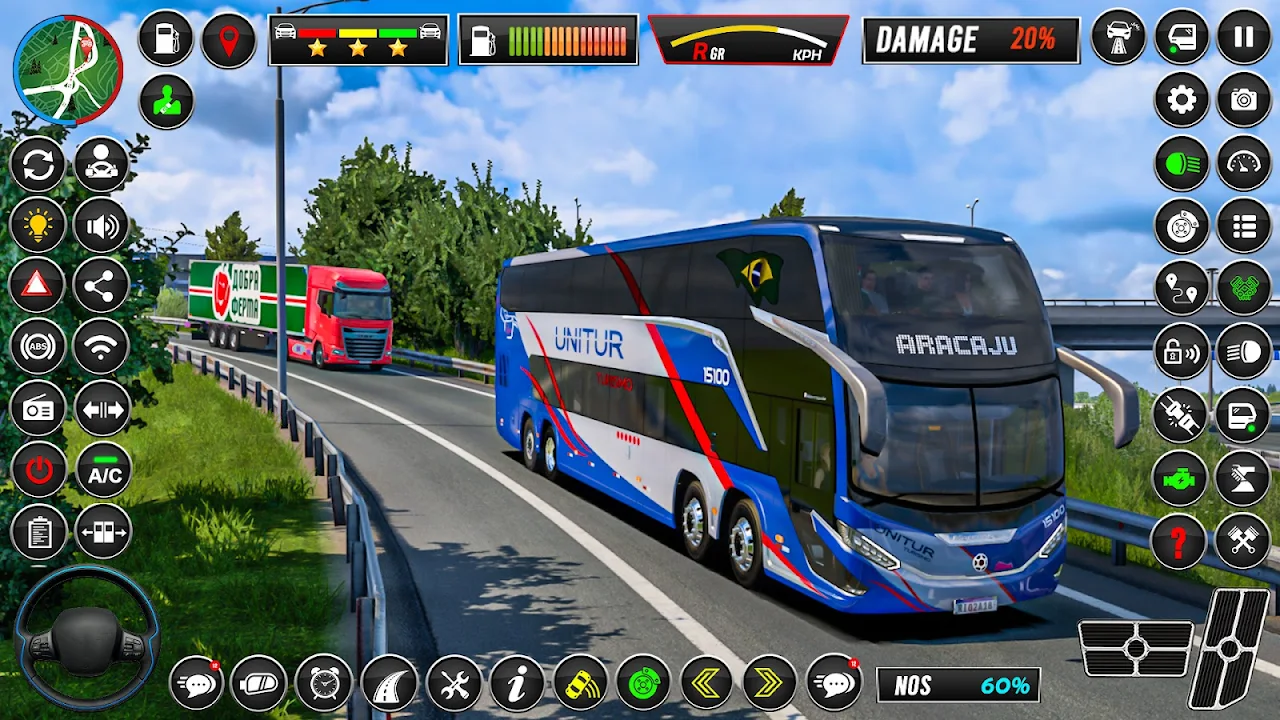Tap the fuel pump icon button
The width and height of the screenshot is (1280, 720).
tap(166, 39)
